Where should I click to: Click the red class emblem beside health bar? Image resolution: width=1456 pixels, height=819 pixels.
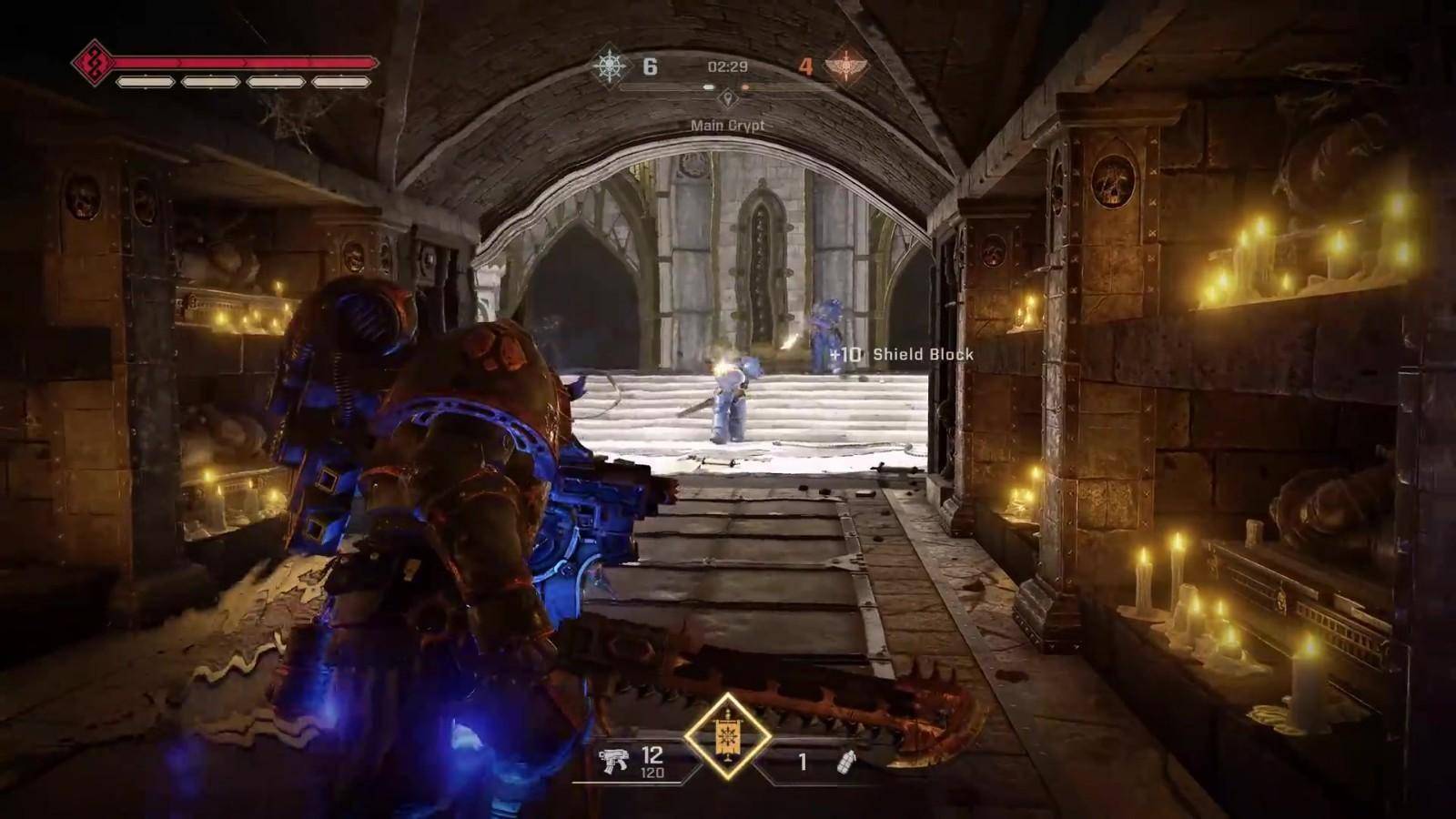(x=93, y=63)
